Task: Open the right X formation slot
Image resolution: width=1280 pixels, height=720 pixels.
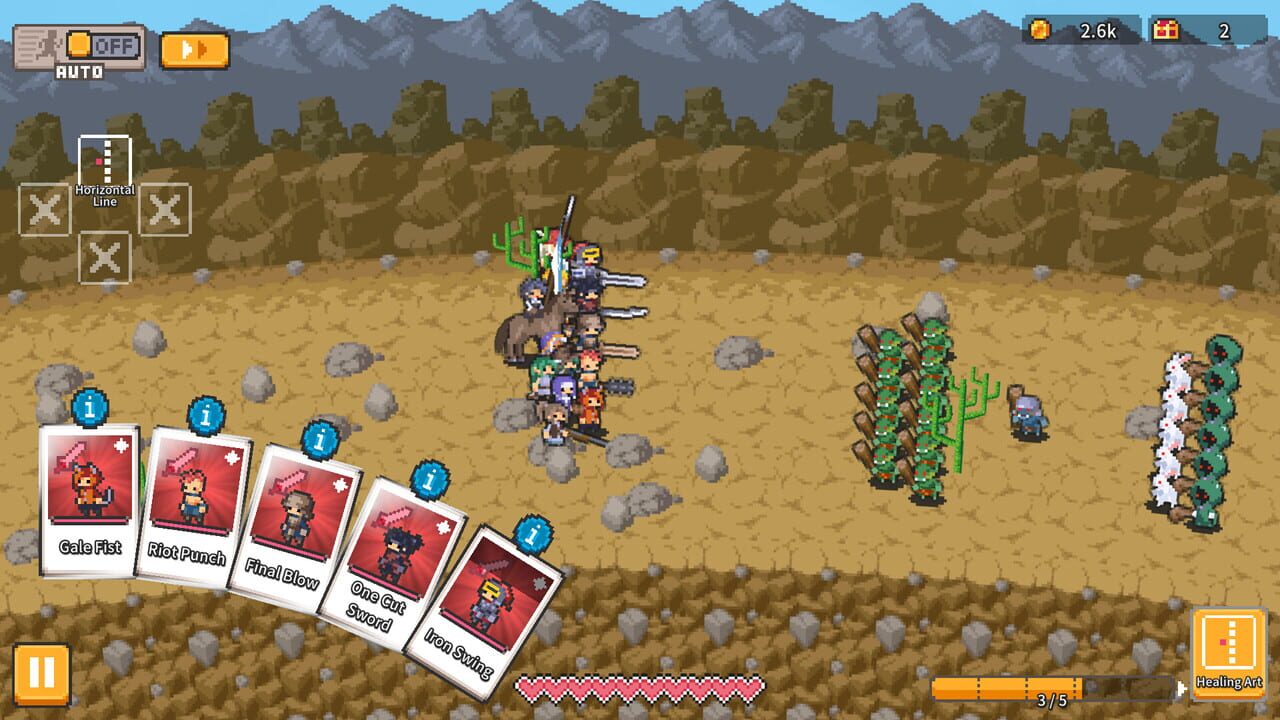Action: [165, 210]
